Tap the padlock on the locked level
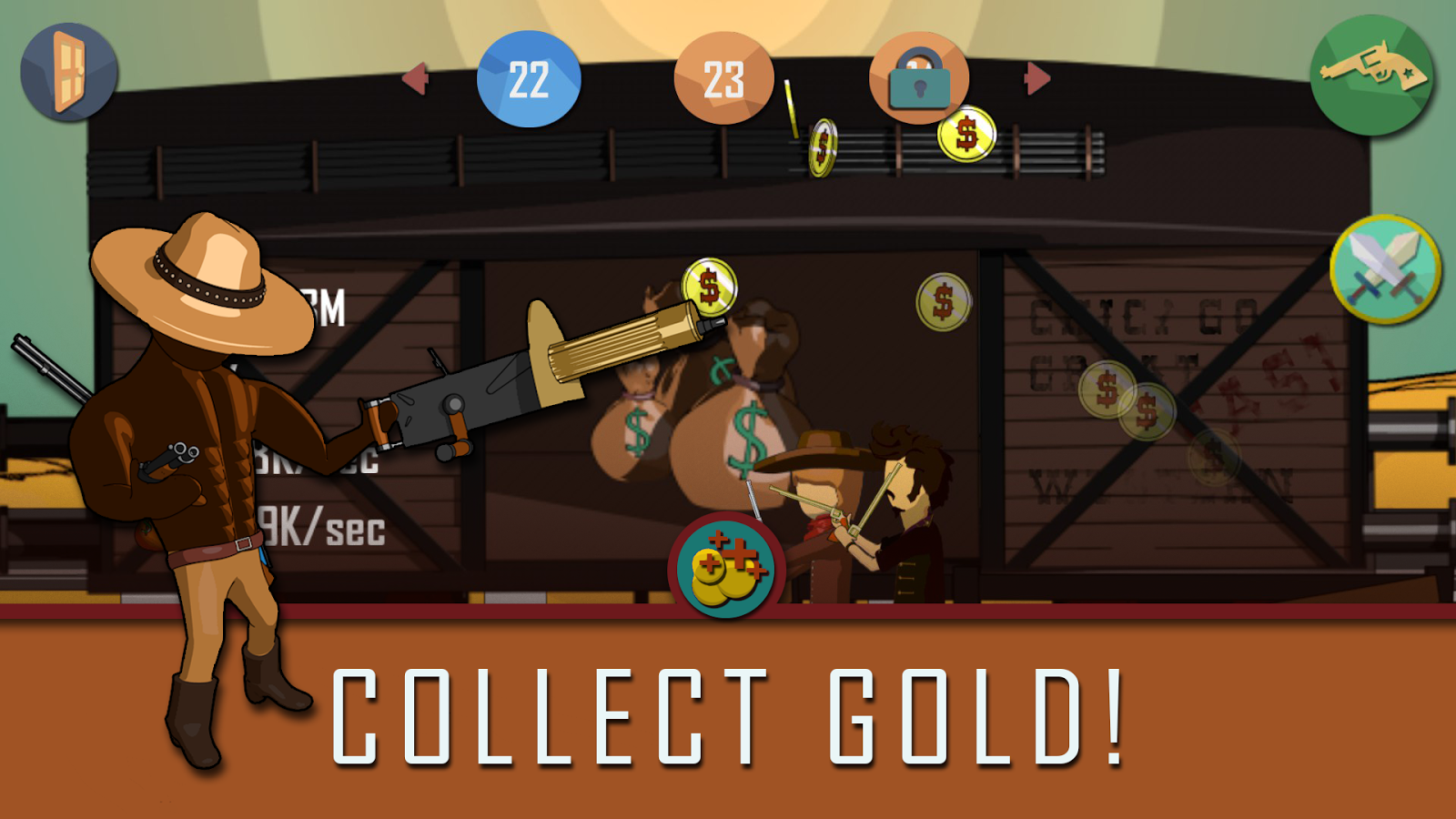The image size is (1456, 819). 920,79
